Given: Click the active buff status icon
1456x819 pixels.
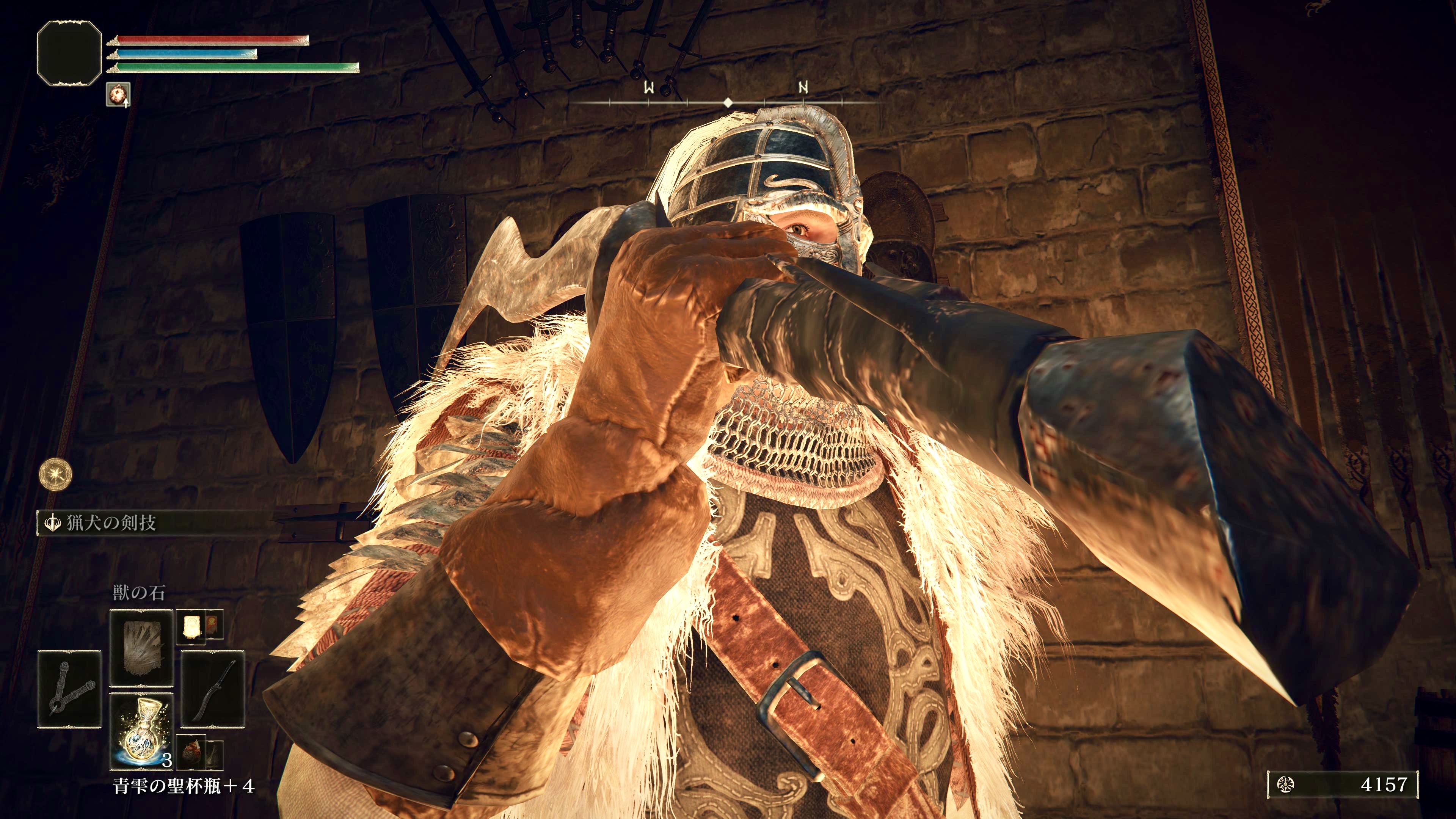Looking at the screenshot, I should pos(118,94).
